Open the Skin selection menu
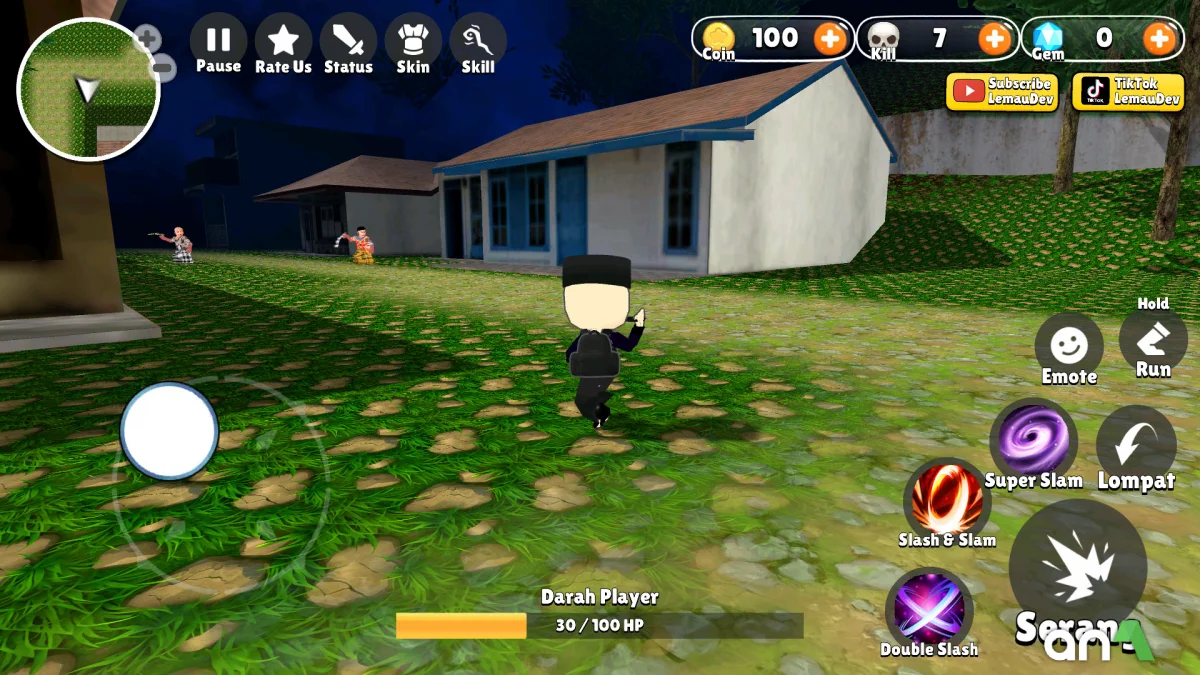 (x=412, y=43)
